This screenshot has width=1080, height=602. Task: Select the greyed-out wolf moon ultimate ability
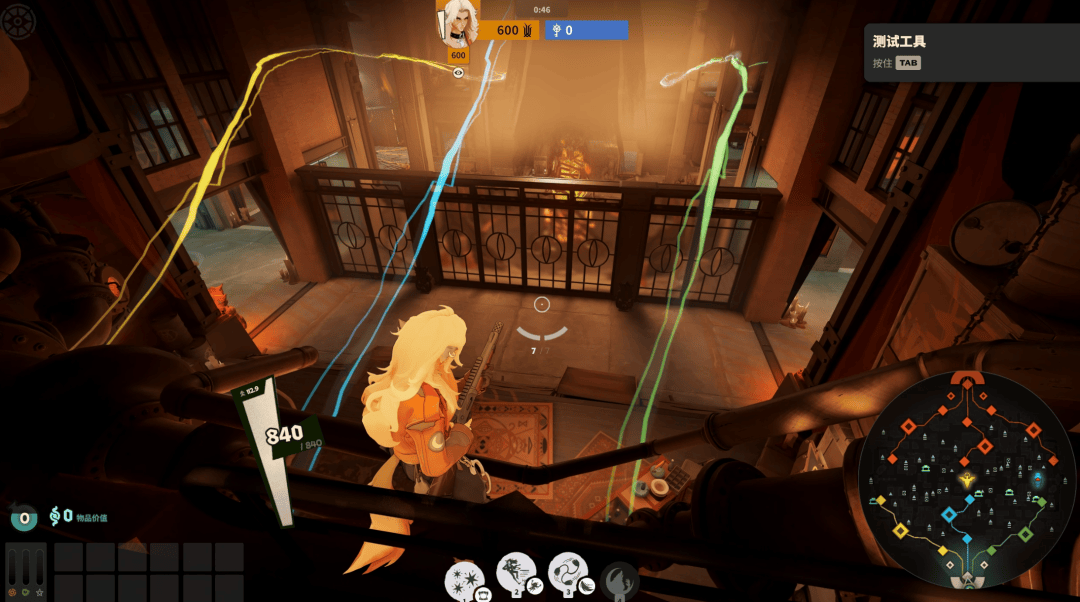(619, 580)
